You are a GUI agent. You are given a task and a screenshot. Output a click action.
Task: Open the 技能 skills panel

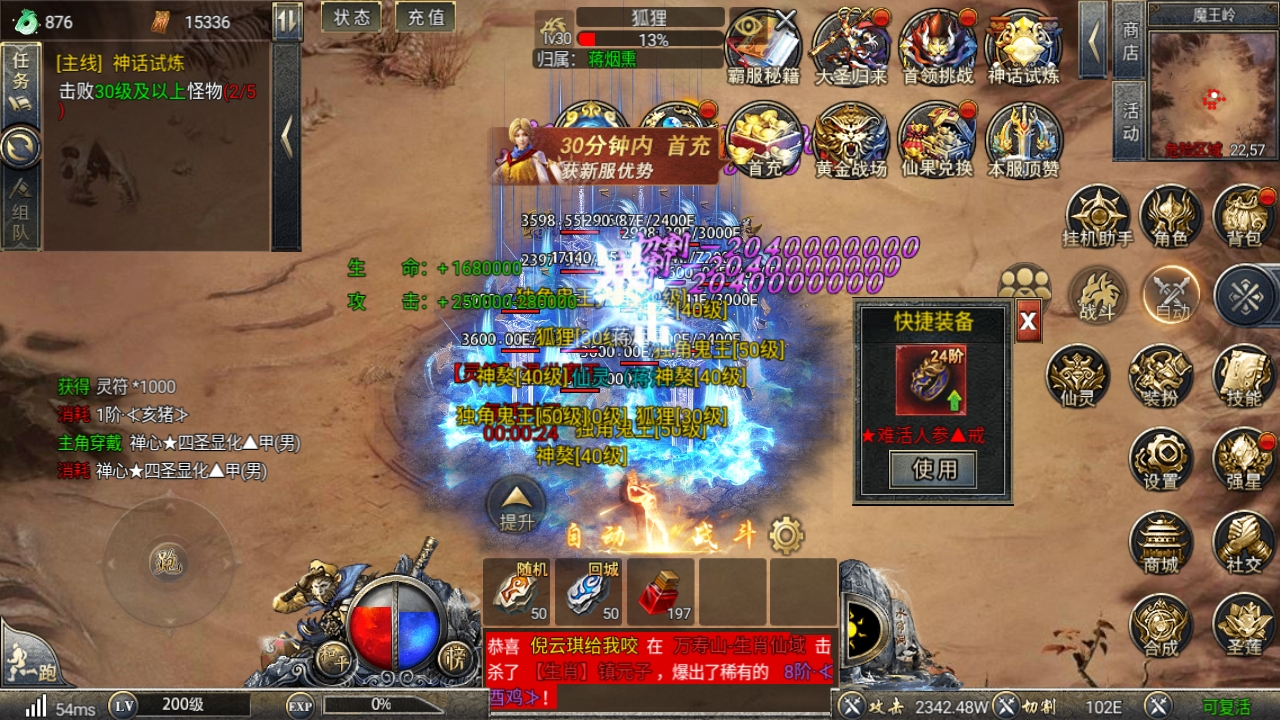tap(1242, 378)
